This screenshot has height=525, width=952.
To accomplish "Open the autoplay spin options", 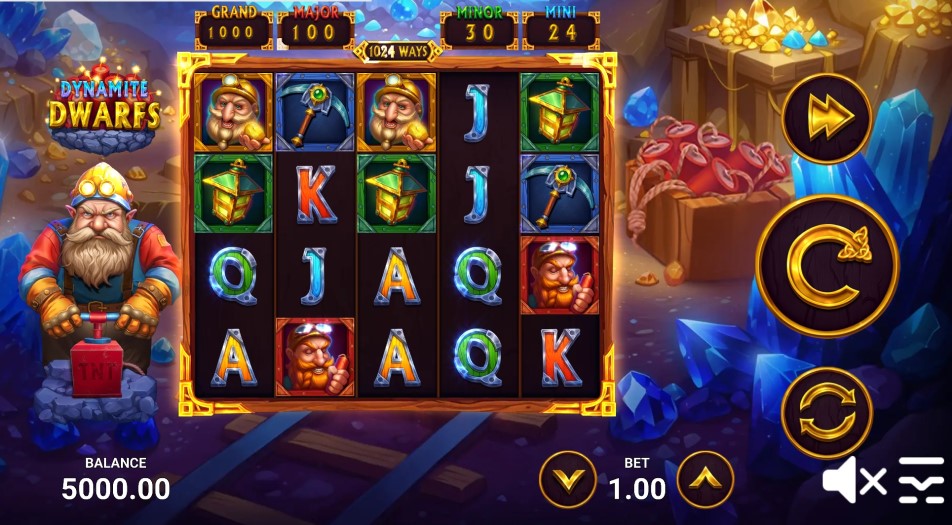I will point(826,412).
